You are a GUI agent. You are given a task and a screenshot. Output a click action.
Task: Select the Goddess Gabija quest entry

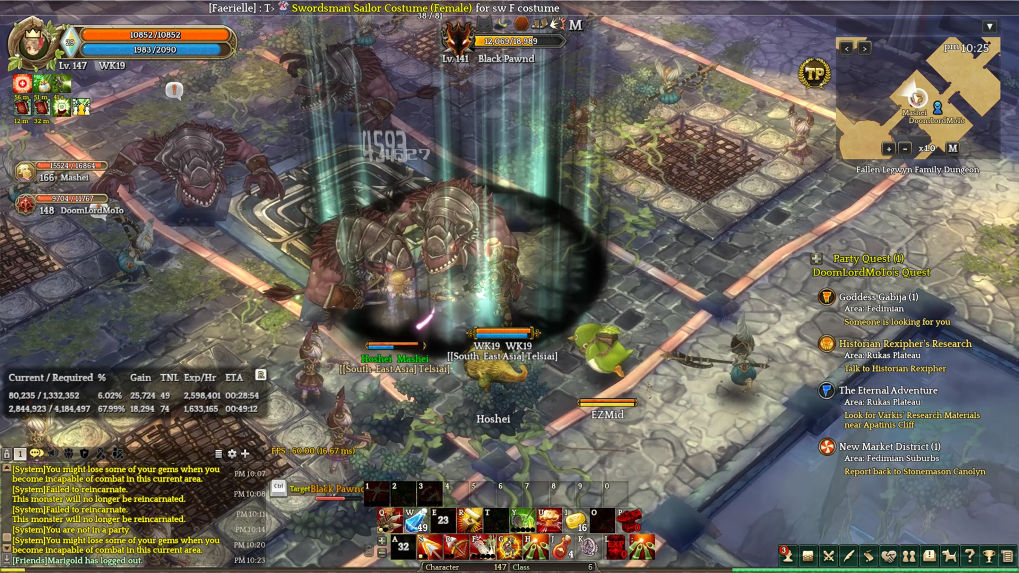click(x=878, y=297)
